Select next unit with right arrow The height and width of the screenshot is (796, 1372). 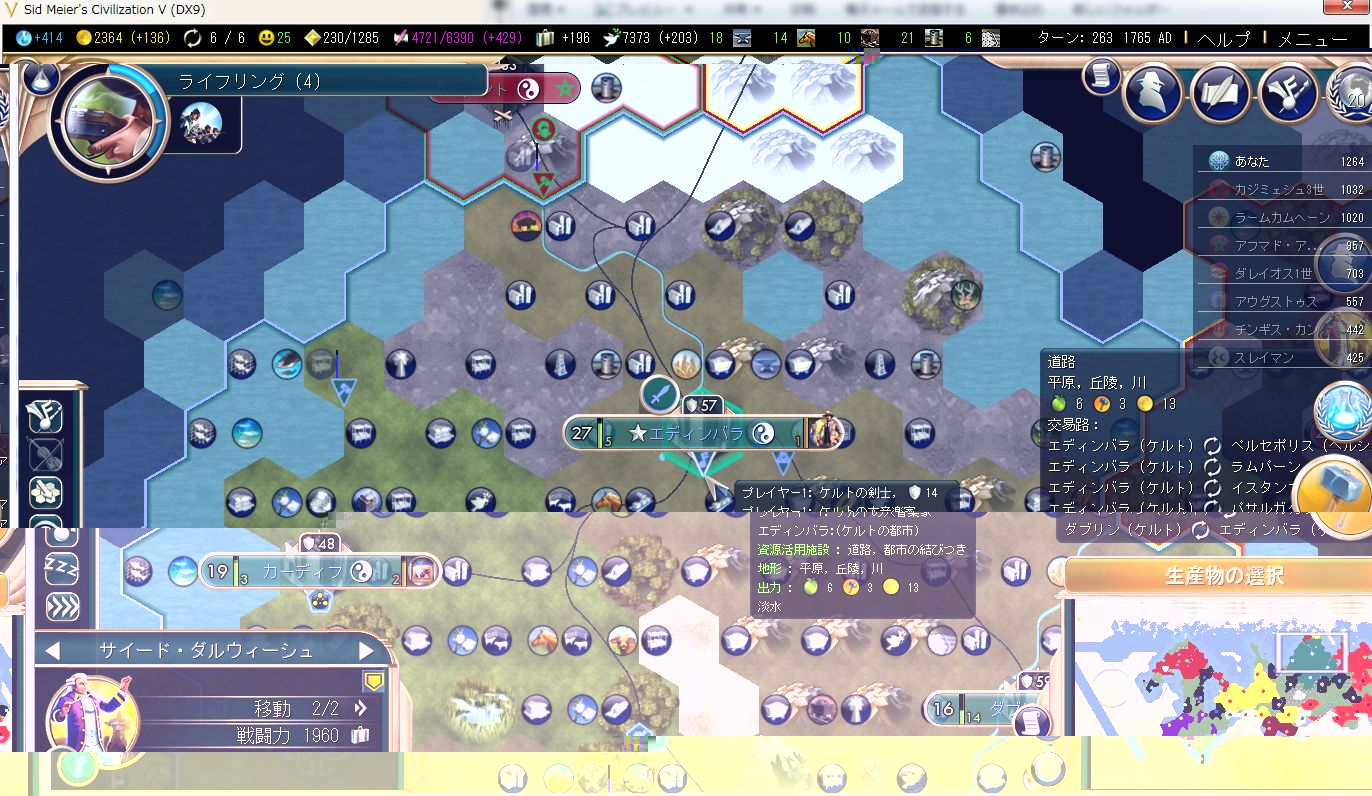[x=366, y=651]
